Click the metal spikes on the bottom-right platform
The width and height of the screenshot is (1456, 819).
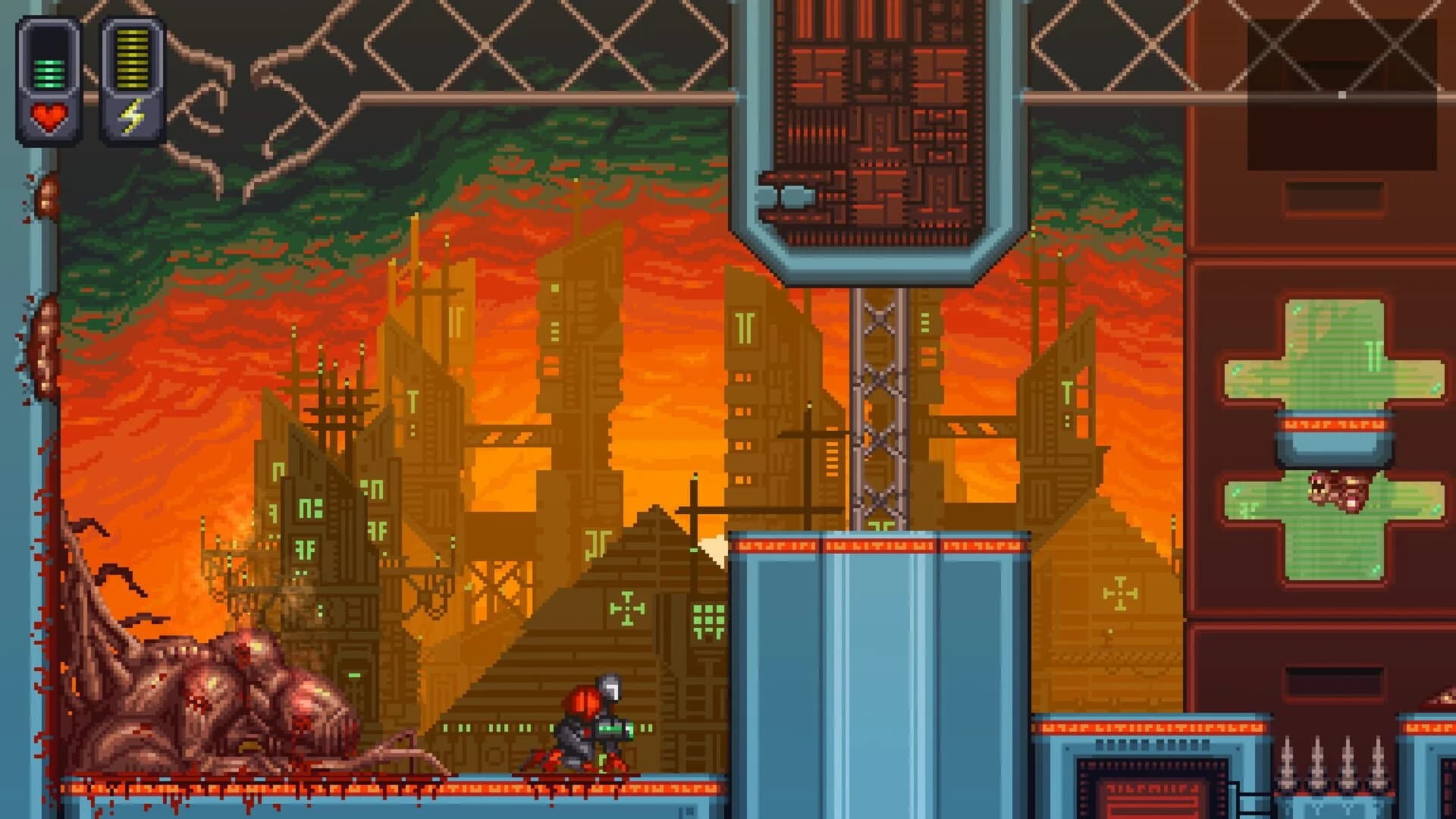click(x=1335, y=766)
